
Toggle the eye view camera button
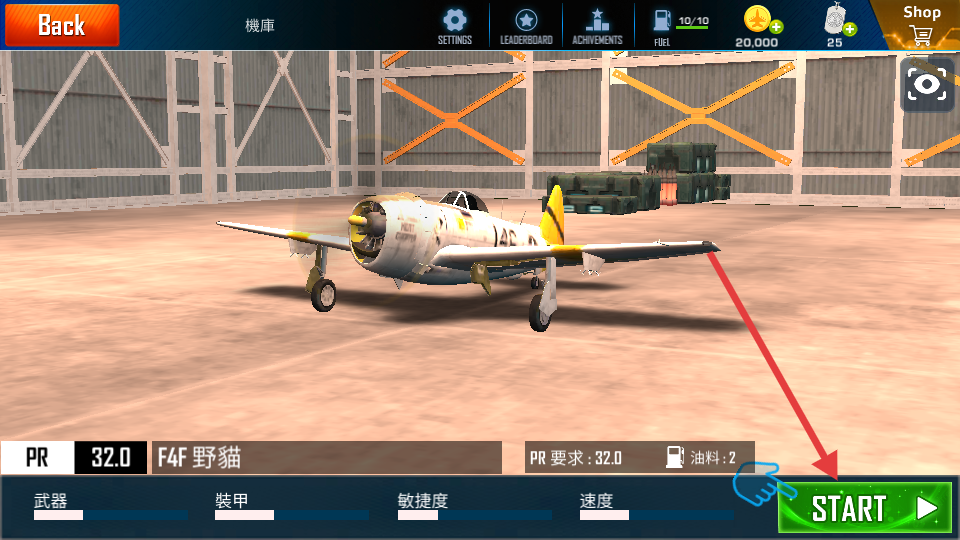[x=928, y=85]
